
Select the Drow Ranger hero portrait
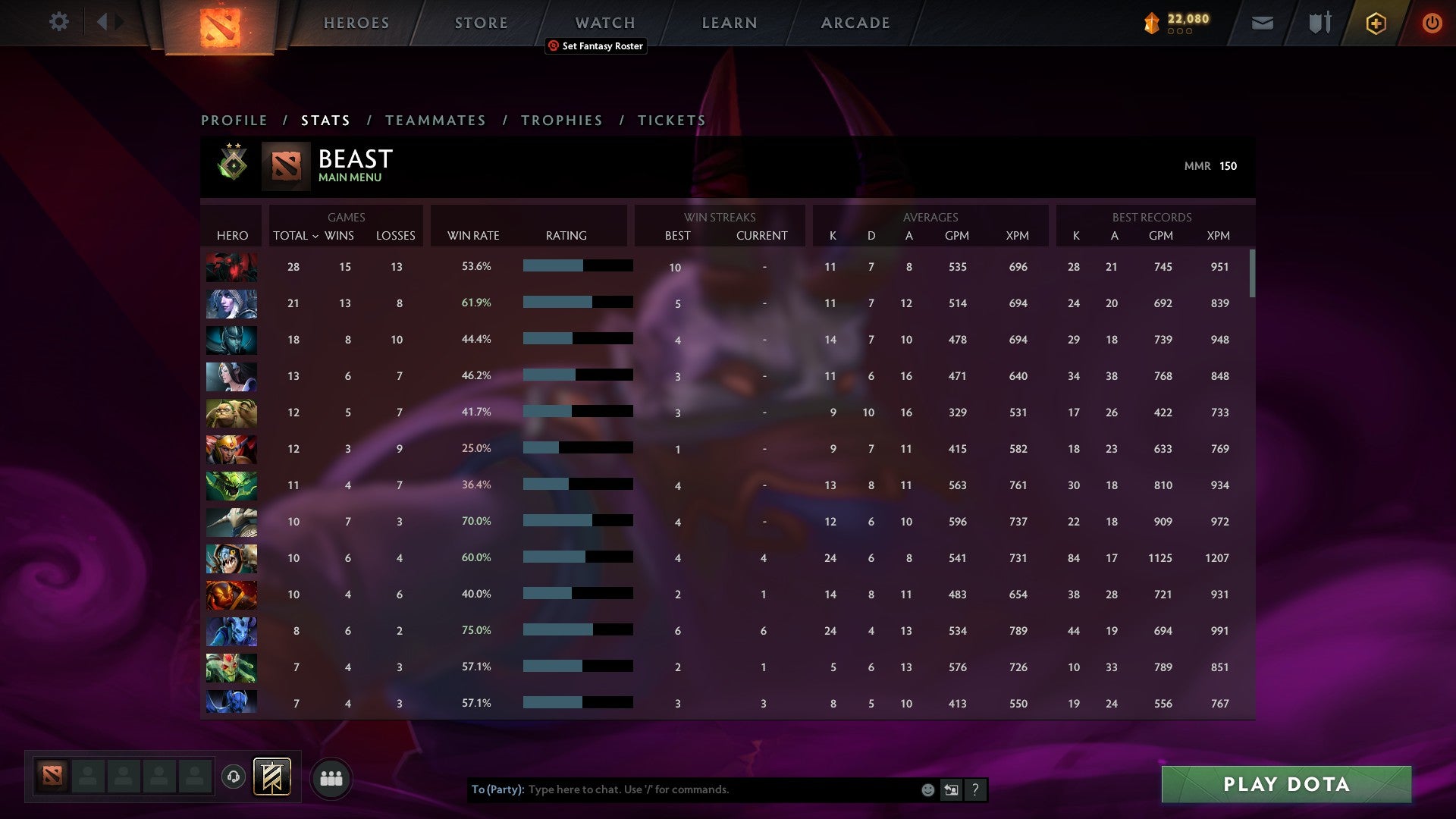tap(231, 303)
